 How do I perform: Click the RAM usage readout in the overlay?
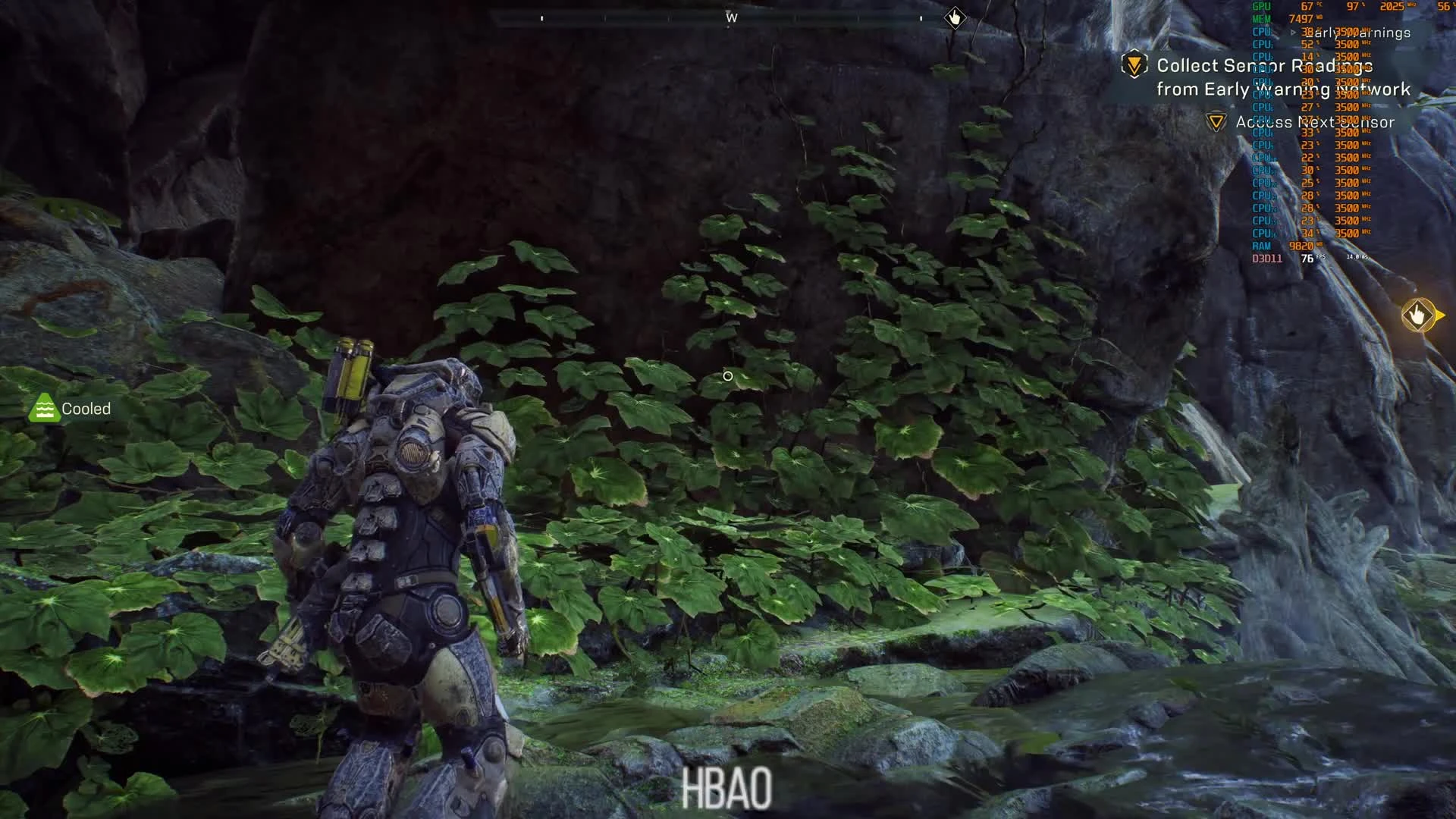tap(1301, 246)
